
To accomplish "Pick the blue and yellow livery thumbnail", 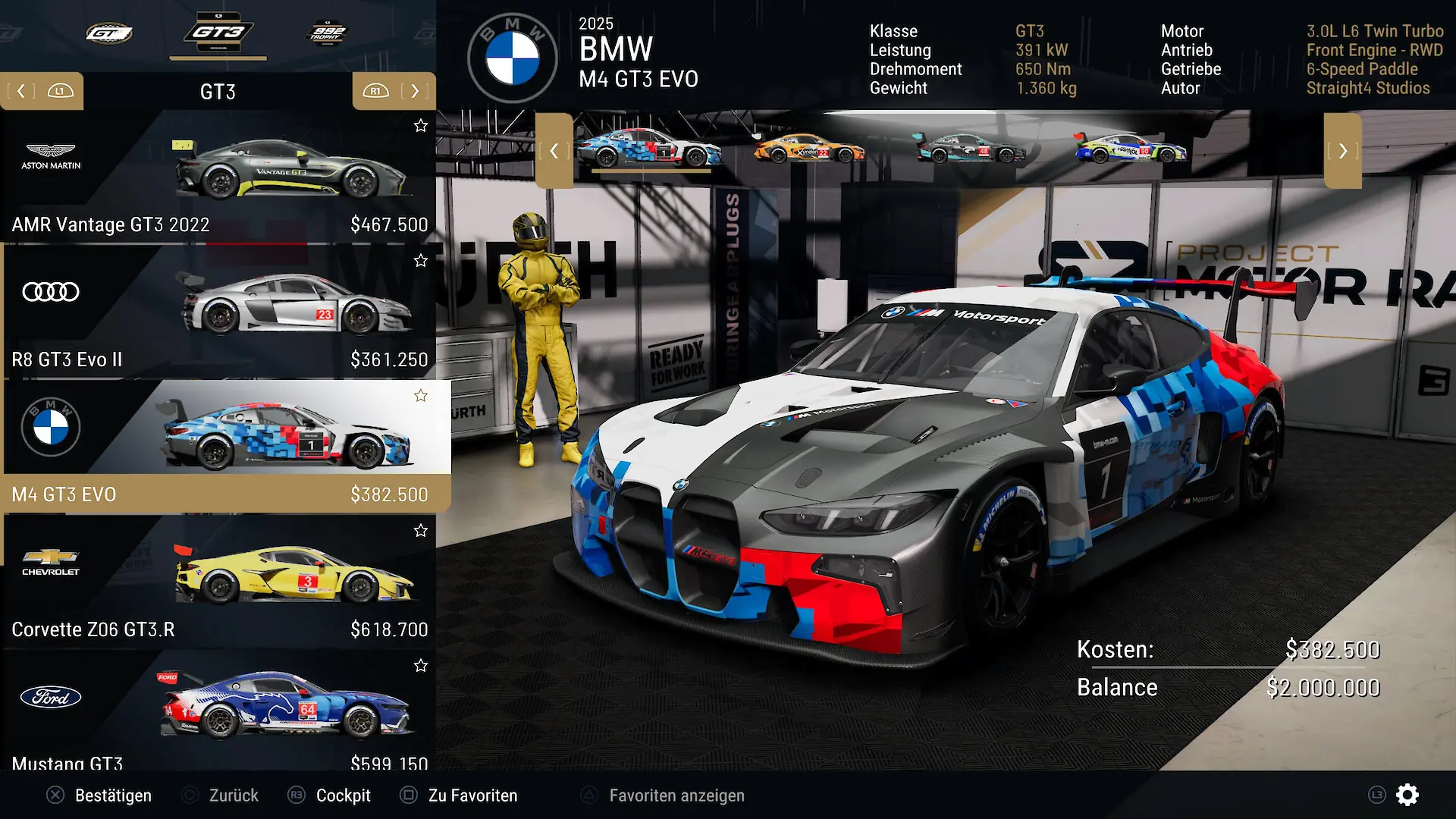I will pos(1131,149).
